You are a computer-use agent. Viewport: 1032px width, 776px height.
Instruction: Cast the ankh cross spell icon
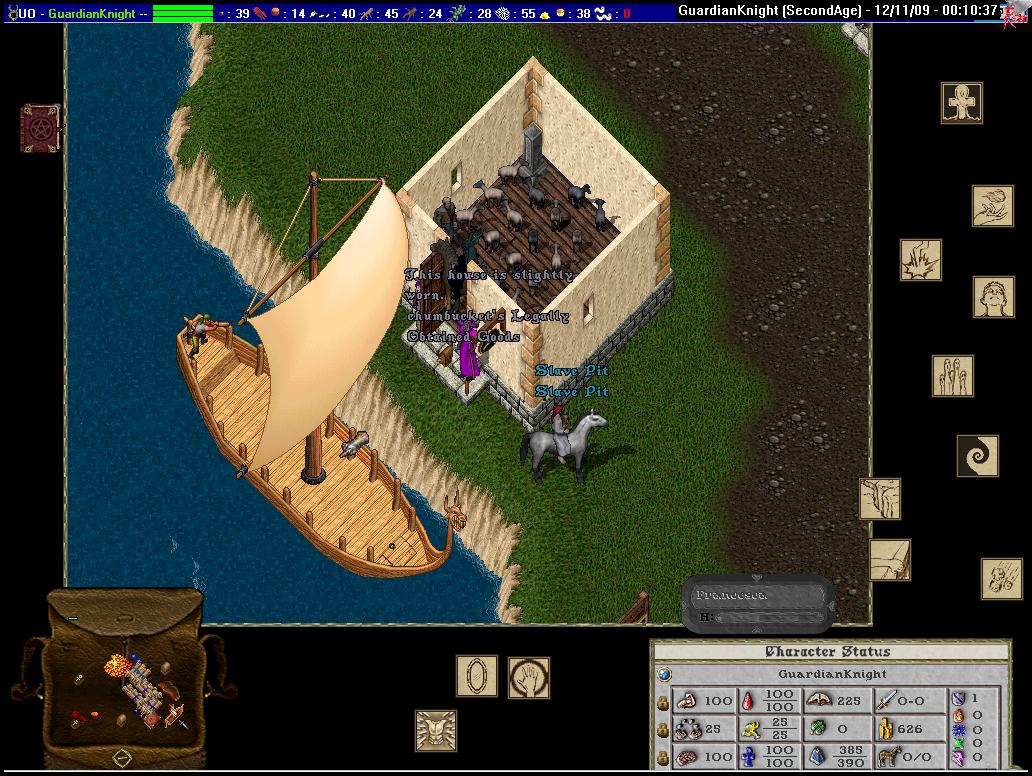(x=961, y=102)
